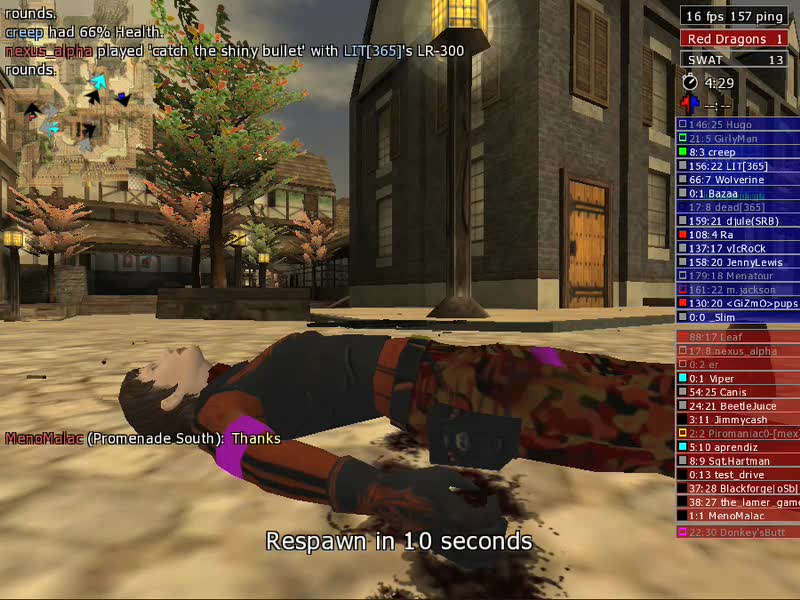Select djule(SRB) in the player list
The image size is (800, 600).
coord(737,221)
